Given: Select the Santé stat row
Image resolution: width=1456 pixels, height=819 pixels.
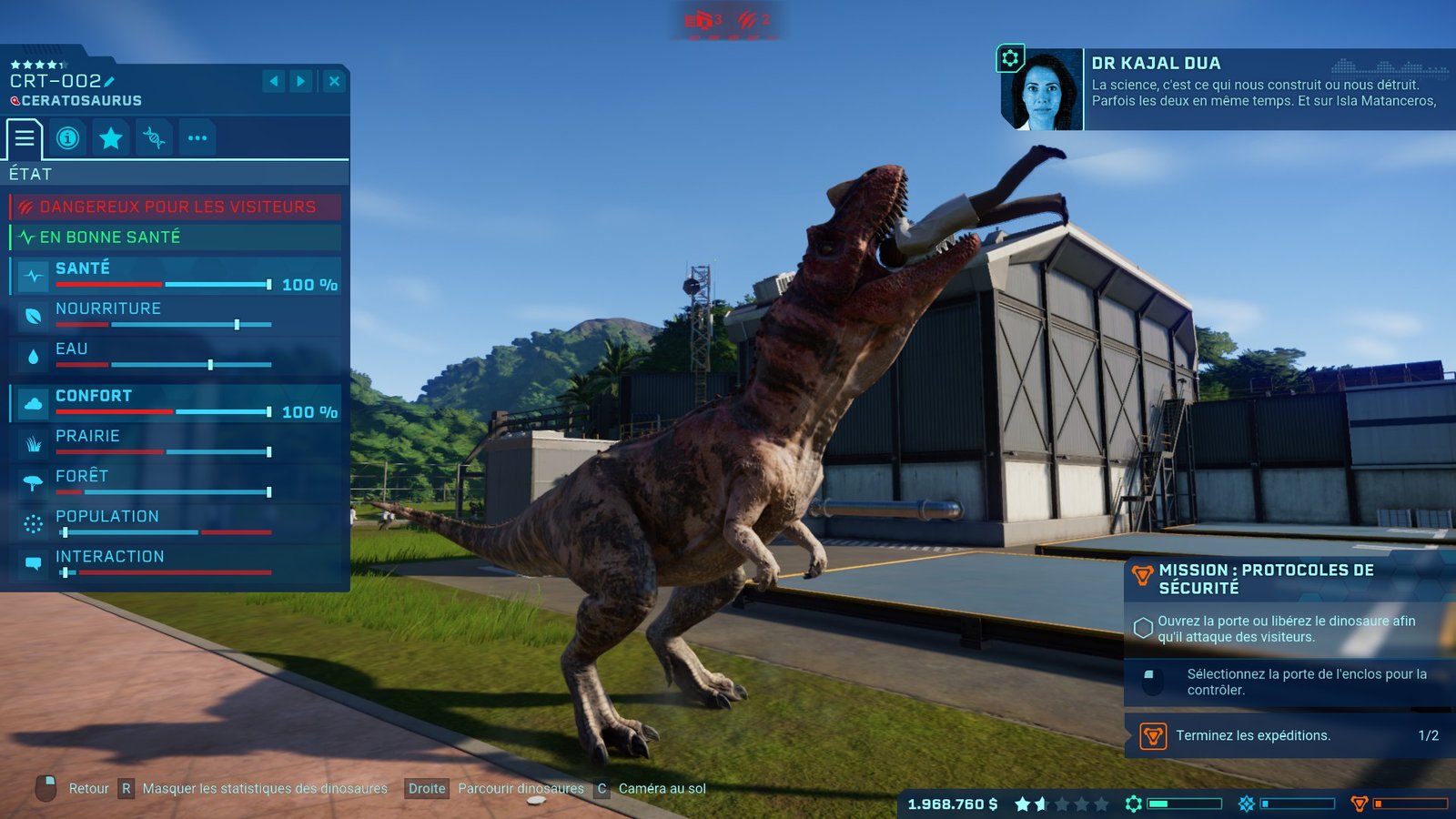Looking at the screenshot, I should 177,276.
